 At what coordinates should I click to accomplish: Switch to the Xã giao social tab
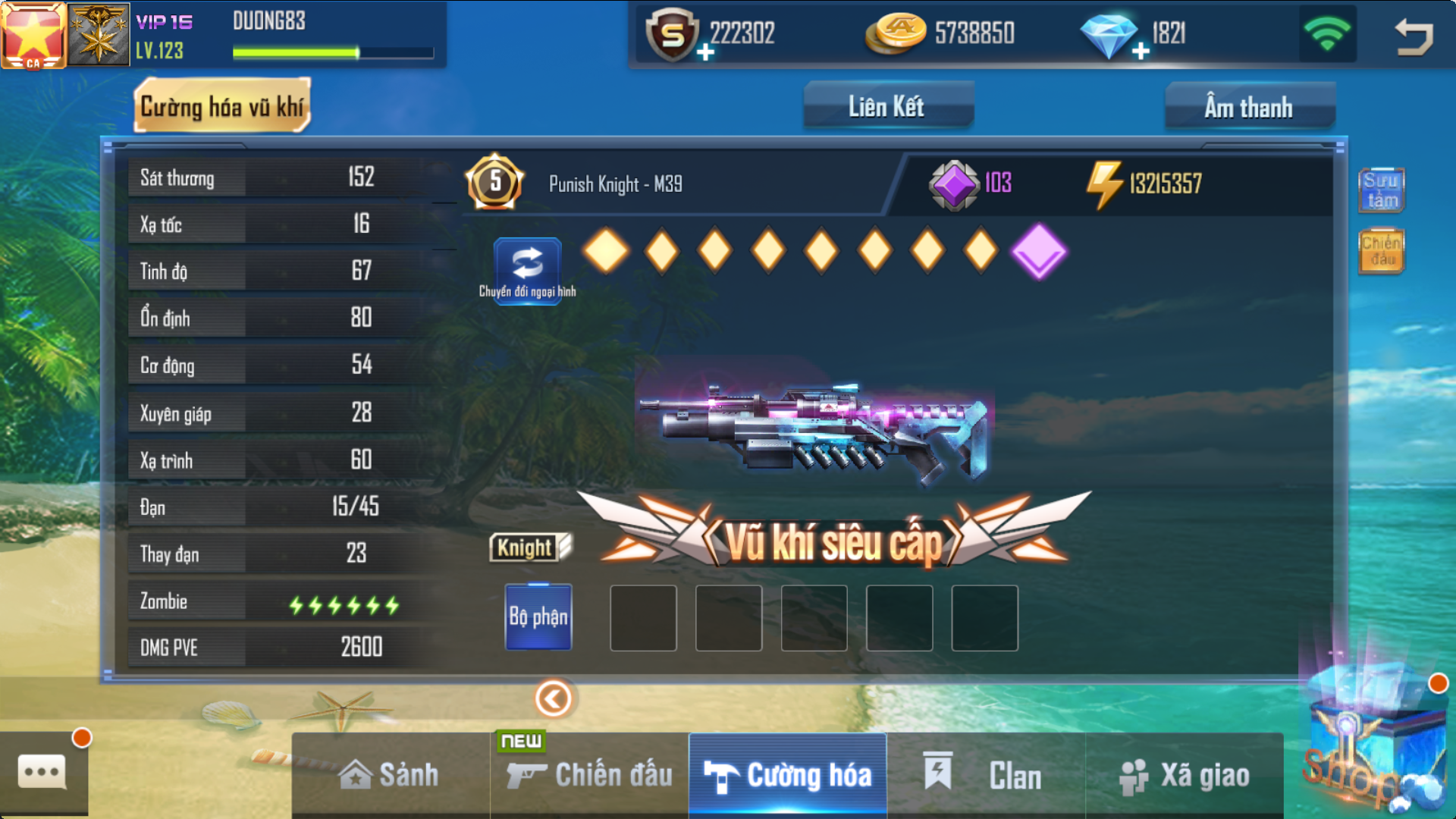coord(1185,775)
